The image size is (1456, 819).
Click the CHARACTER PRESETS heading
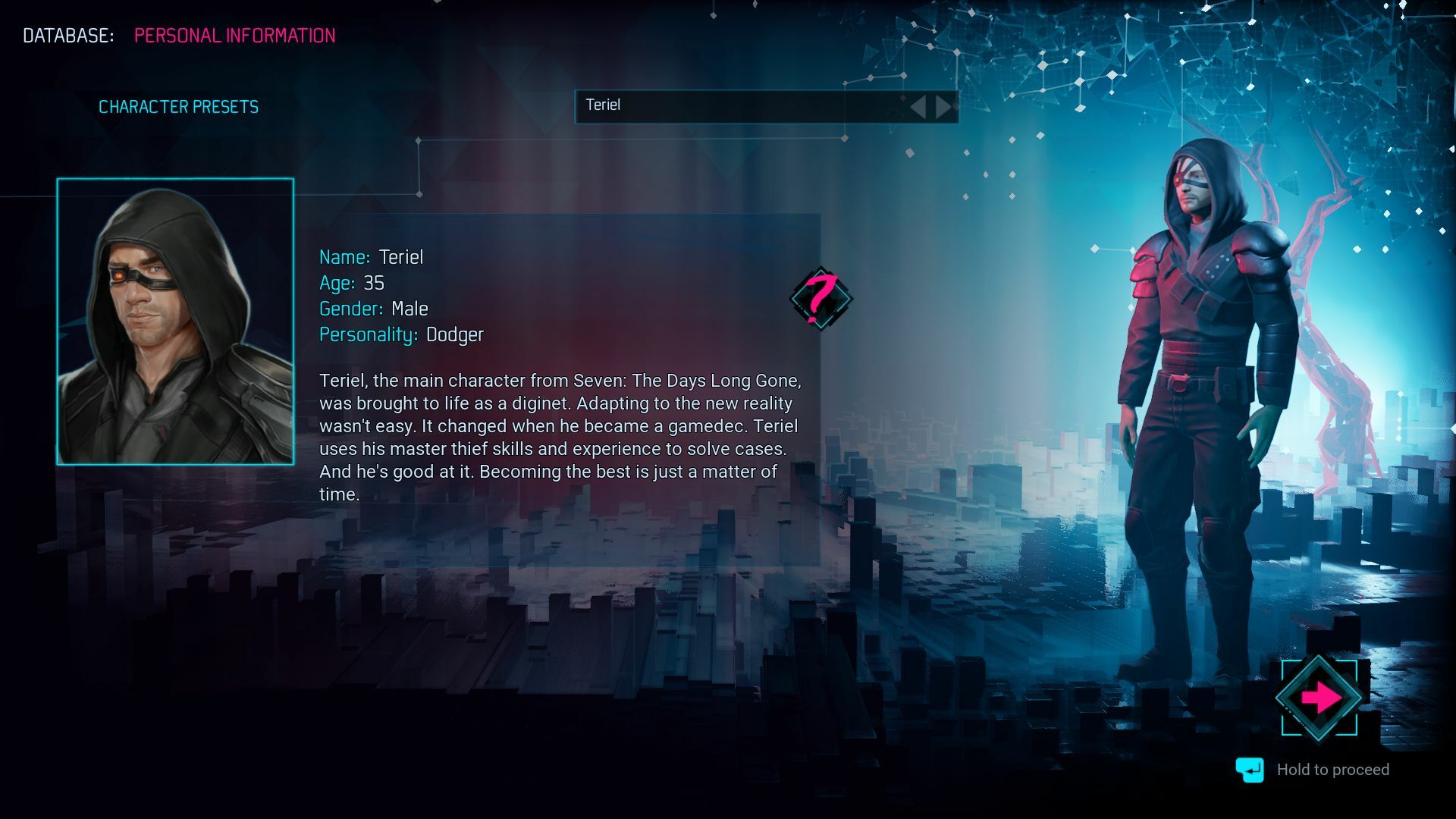(x=179, y=106)
